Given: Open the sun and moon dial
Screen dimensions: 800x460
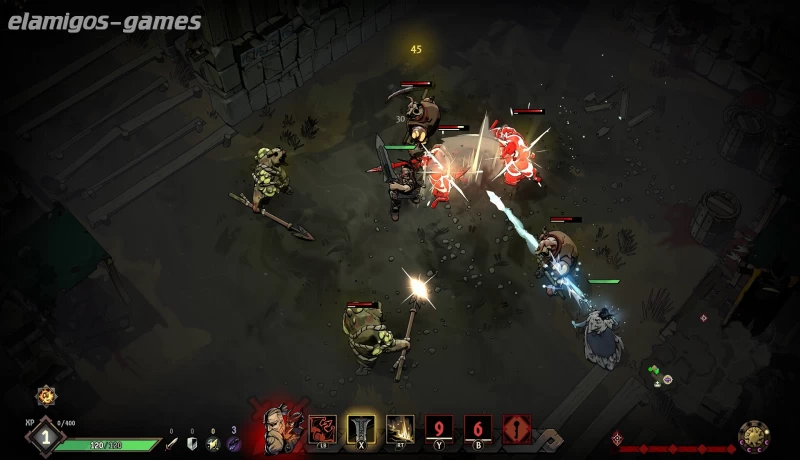Looking at the screenshot, I should [x=753, y=436].
